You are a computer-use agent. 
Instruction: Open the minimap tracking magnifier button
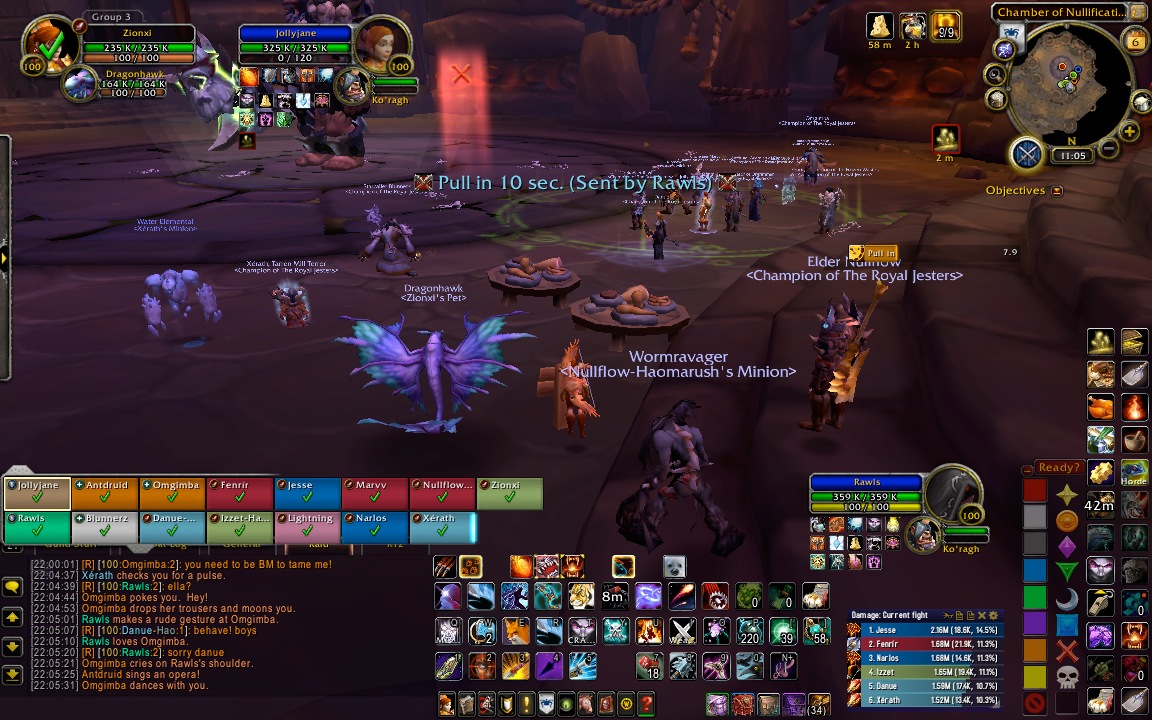(x=996, y=74)
